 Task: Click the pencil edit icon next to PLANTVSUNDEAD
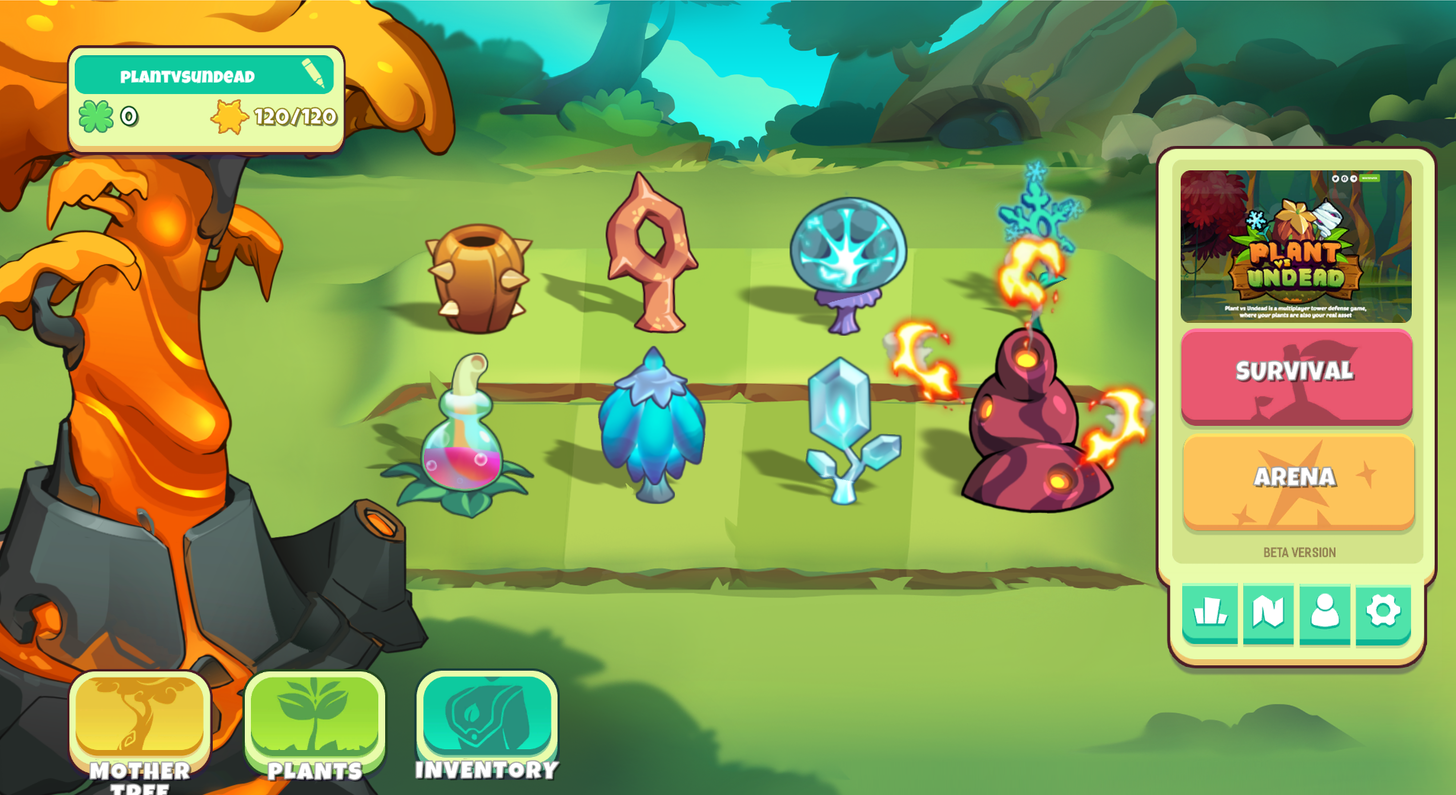pos(313,73)
